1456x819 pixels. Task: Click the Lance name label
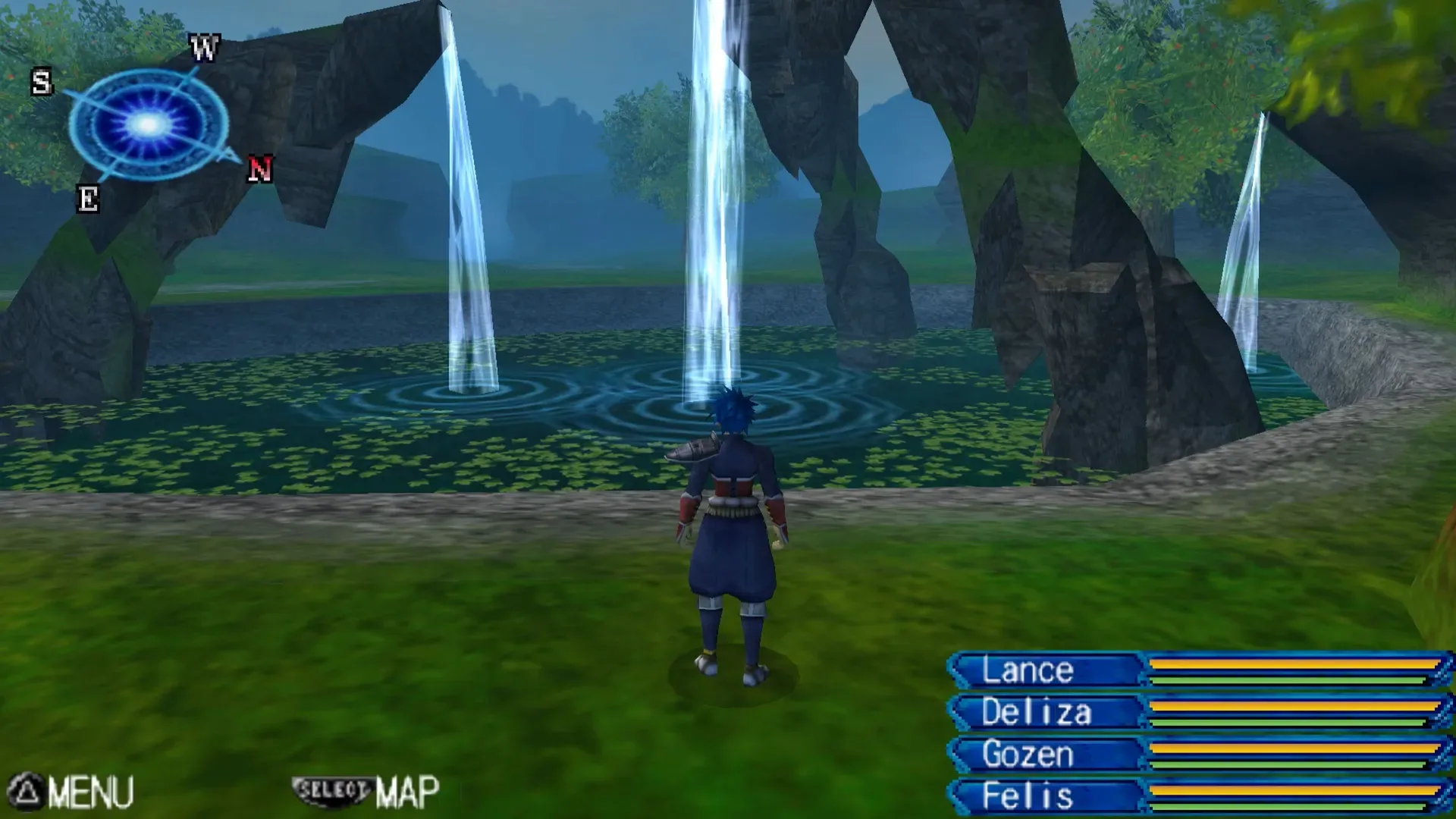click(x=1028, y=670)
